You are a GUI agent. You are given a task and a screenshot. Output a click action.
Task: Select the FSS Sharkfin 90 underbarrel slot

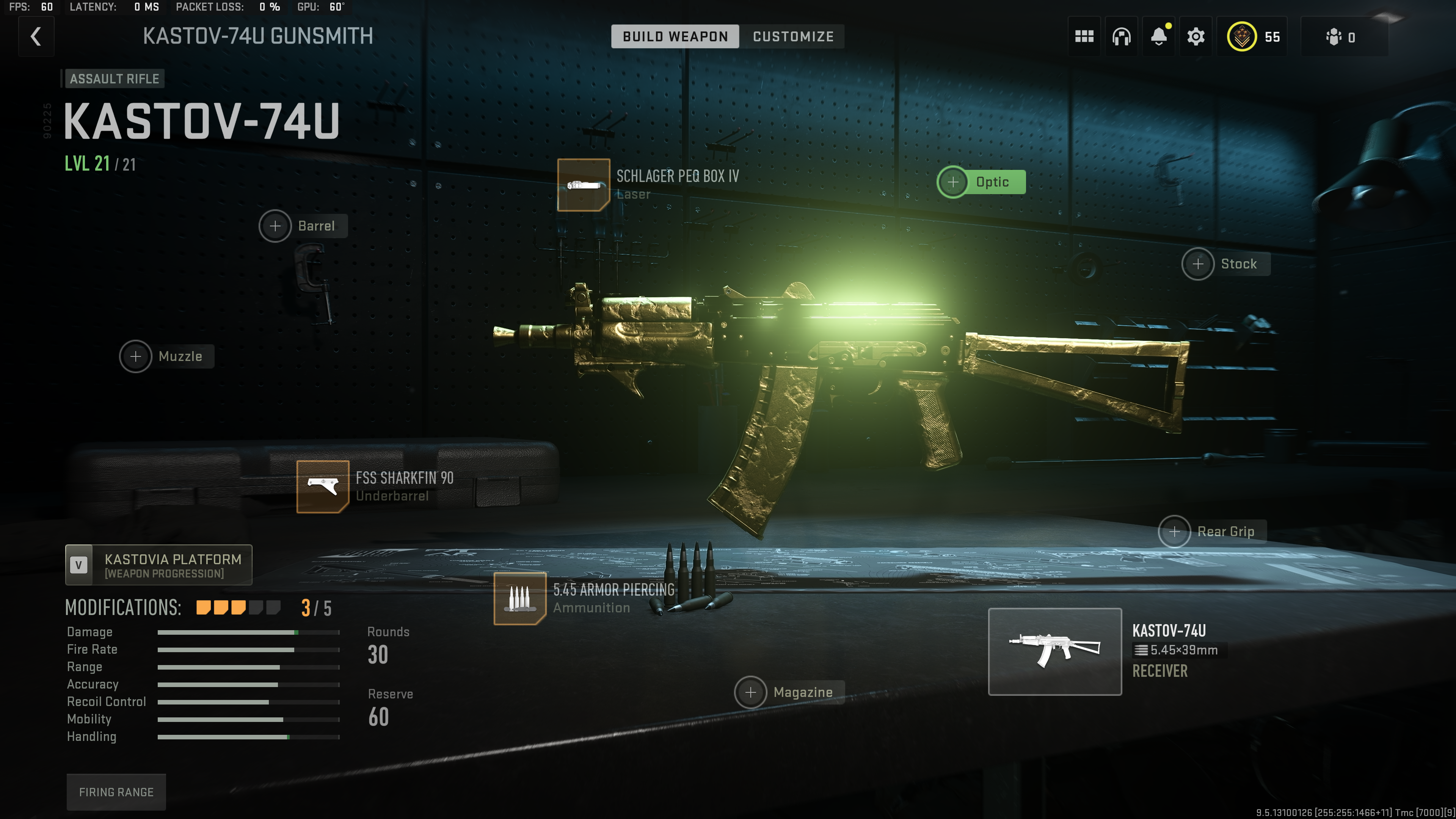coord(323,486)
